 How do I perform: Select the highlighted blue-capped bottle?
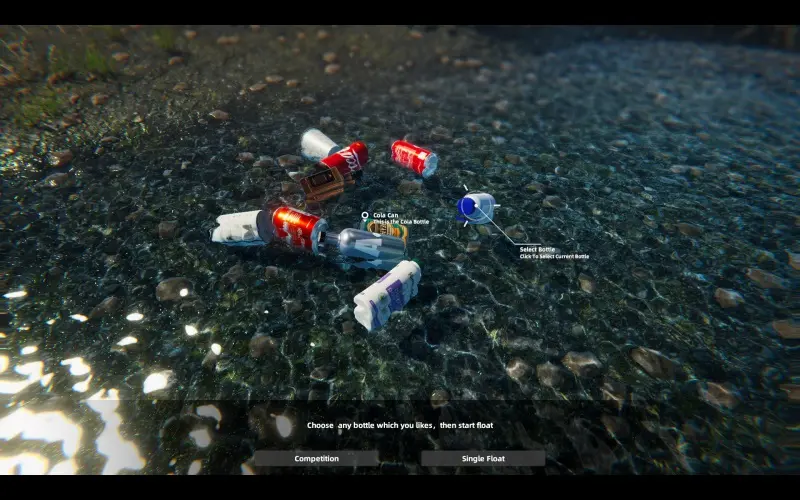[475, 207]
